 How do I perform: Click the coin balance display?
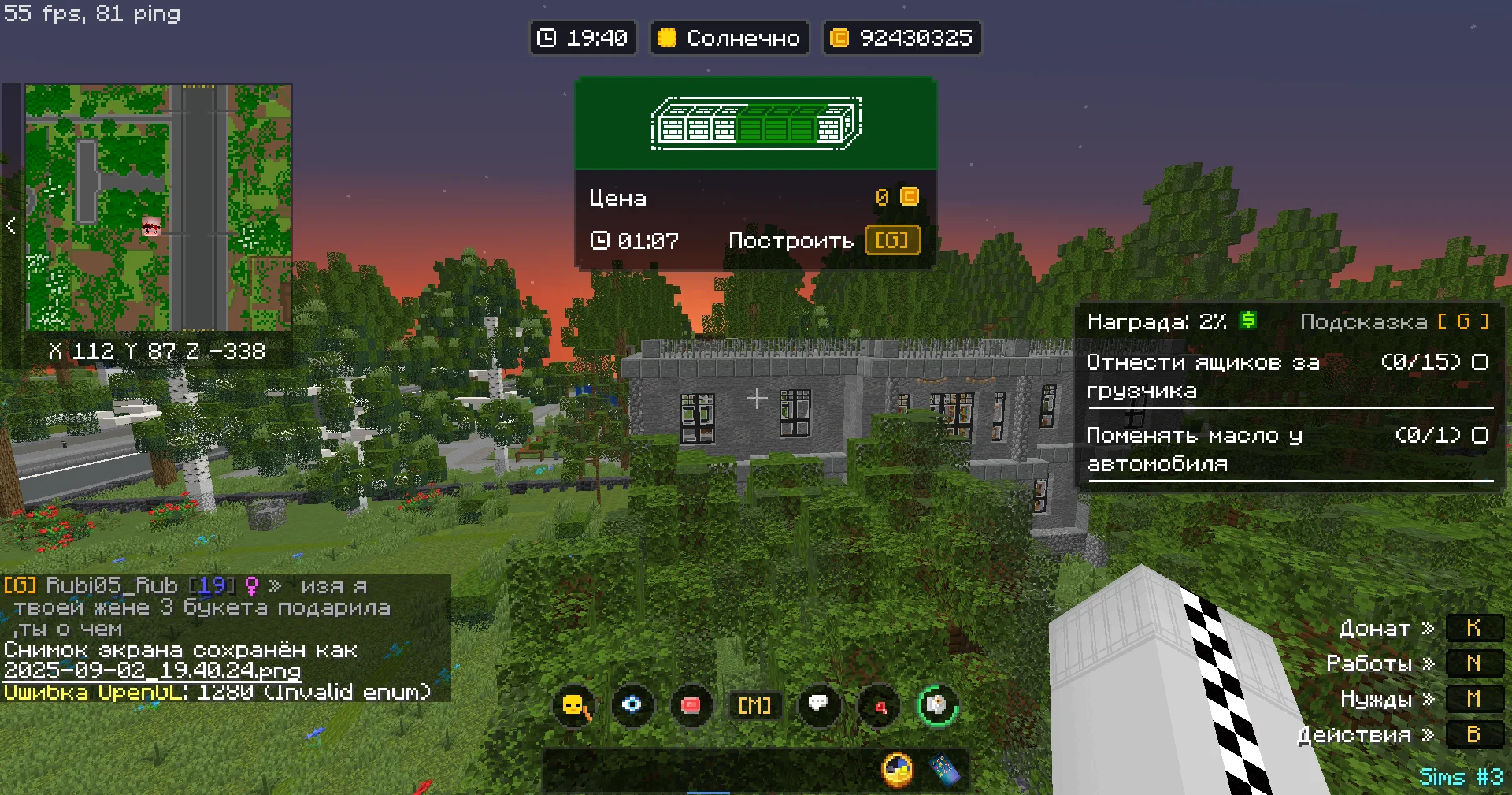902,38
